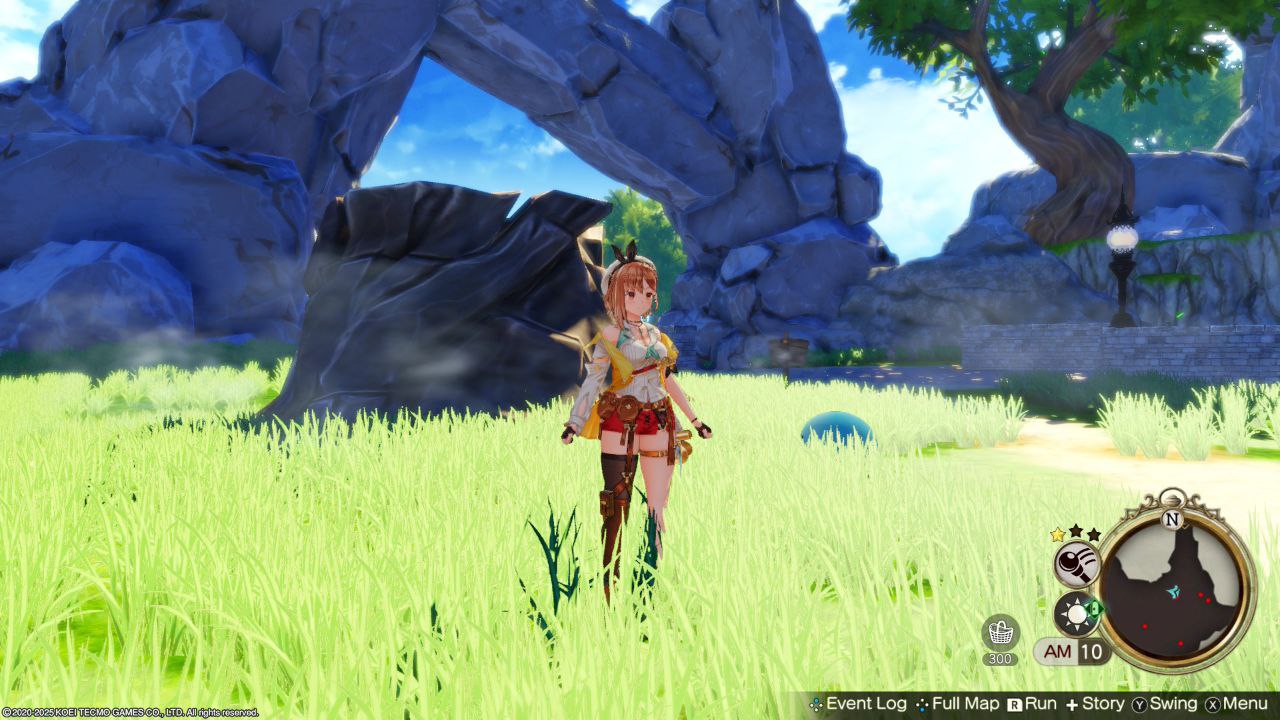Viewport: 1280px width, 720px height.
Task: Click the green door marker beside the minimap
Action: pyautogui.click(x=1096, y=606)
